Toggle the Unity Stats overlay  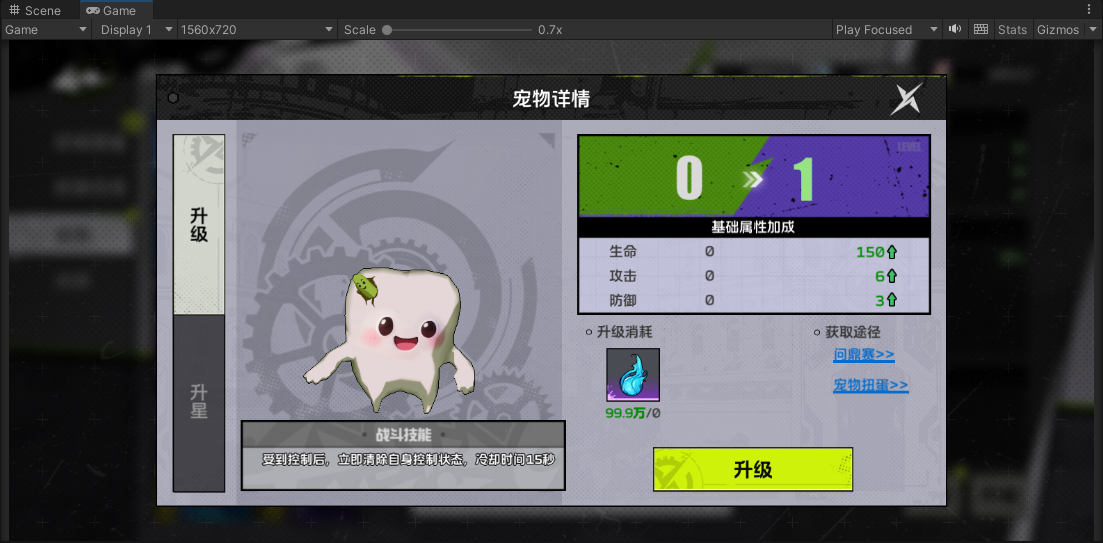1012,30
